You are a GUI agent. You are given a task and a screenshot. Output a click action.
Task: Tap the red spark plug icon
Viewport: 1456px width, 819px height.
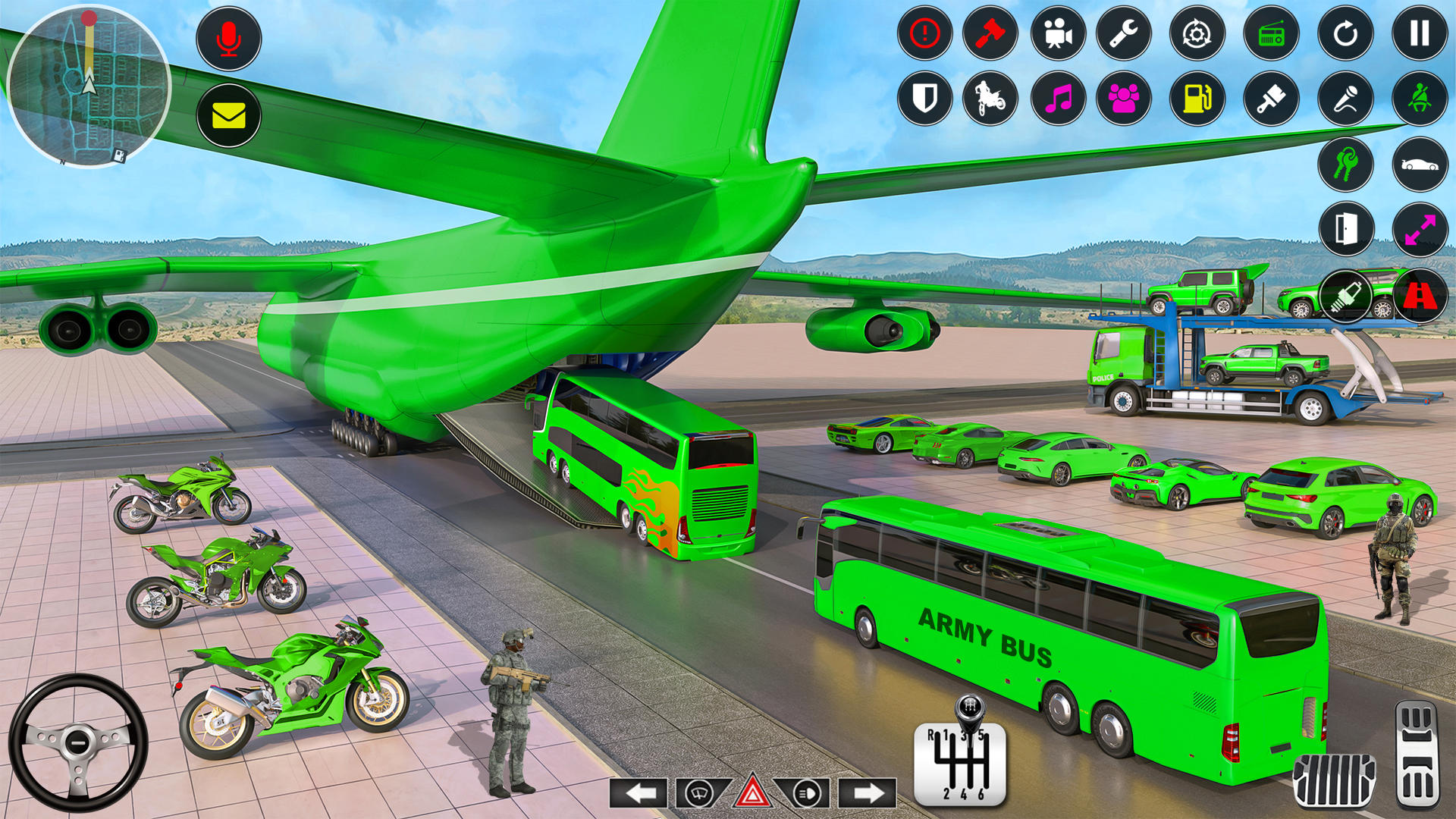pyautogui.click(x=1346, y=296)
